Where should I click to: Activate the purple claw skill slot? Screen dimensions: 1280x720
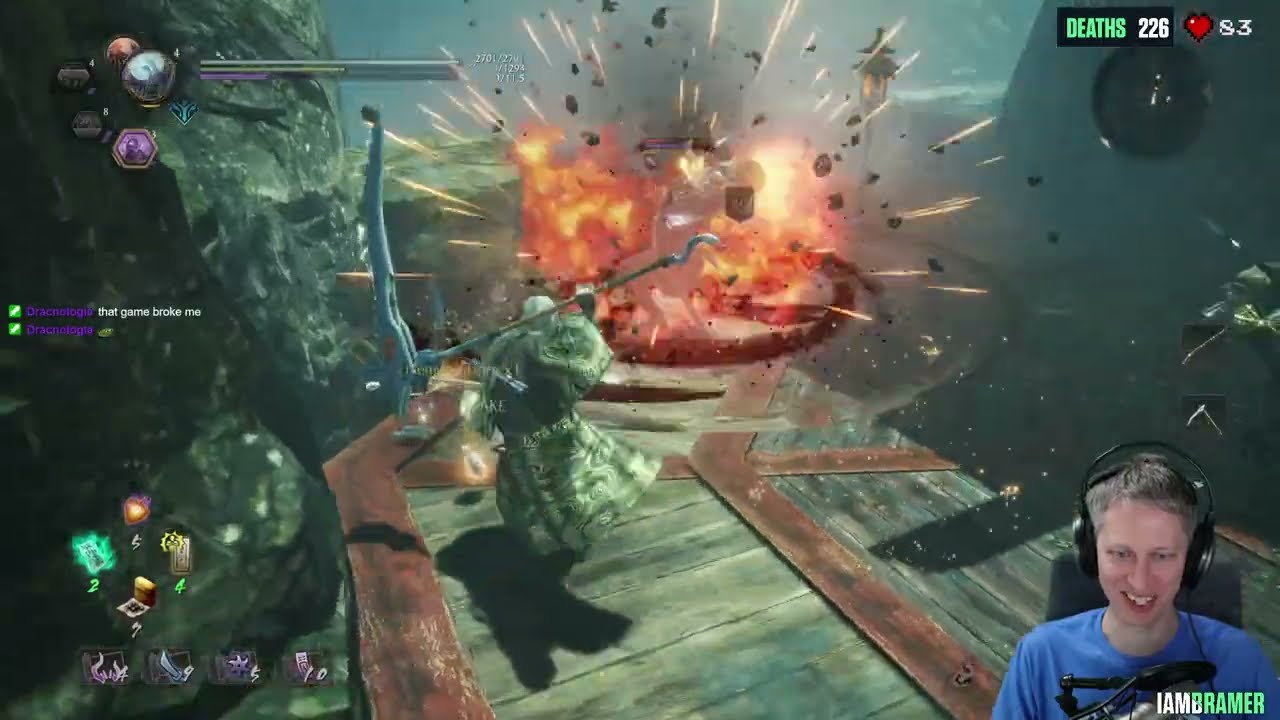pos(108,667)
